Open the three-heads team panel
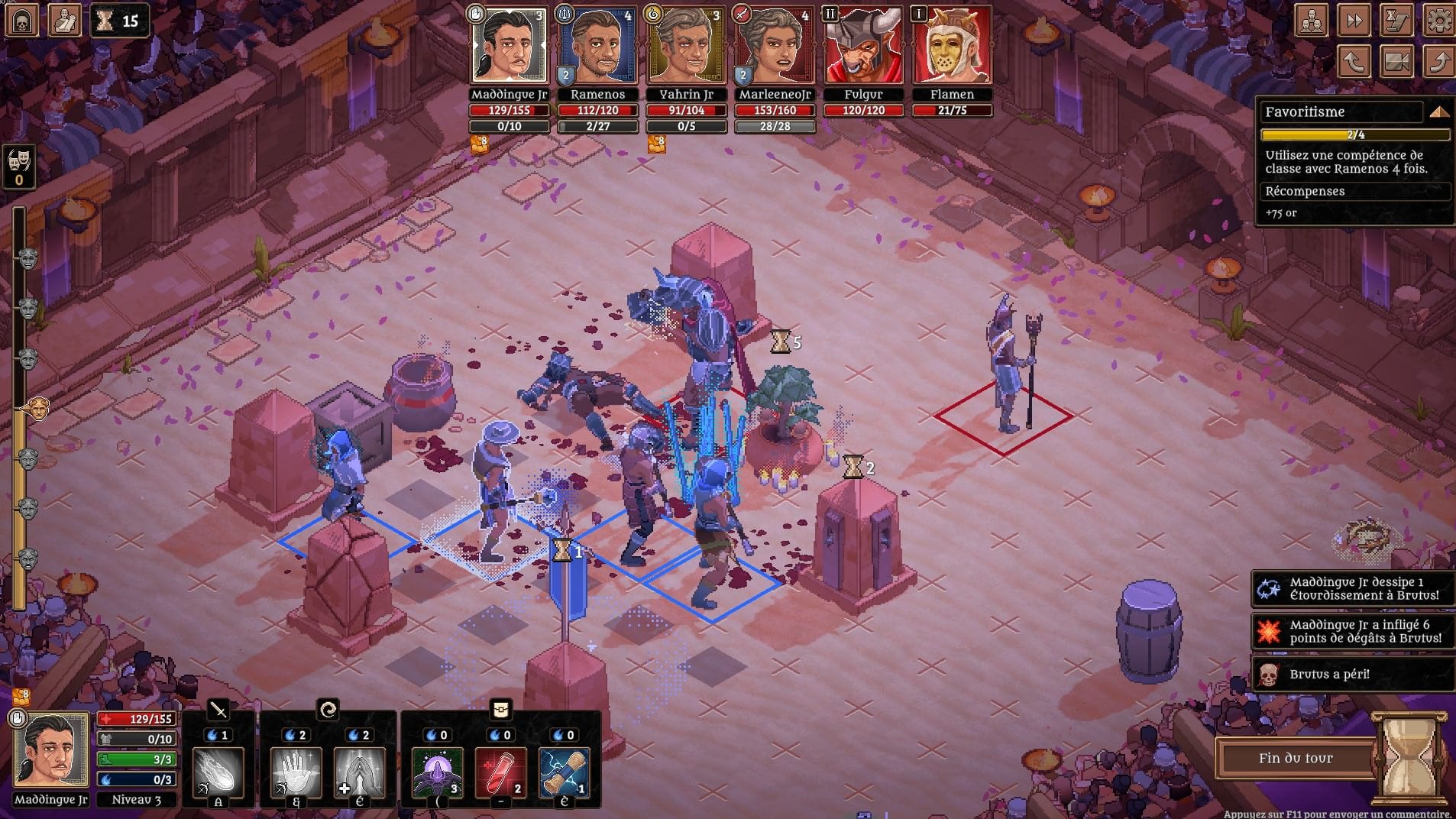Image resolution: width=1456 pixels, height=819 pixels. point(1311,21)
